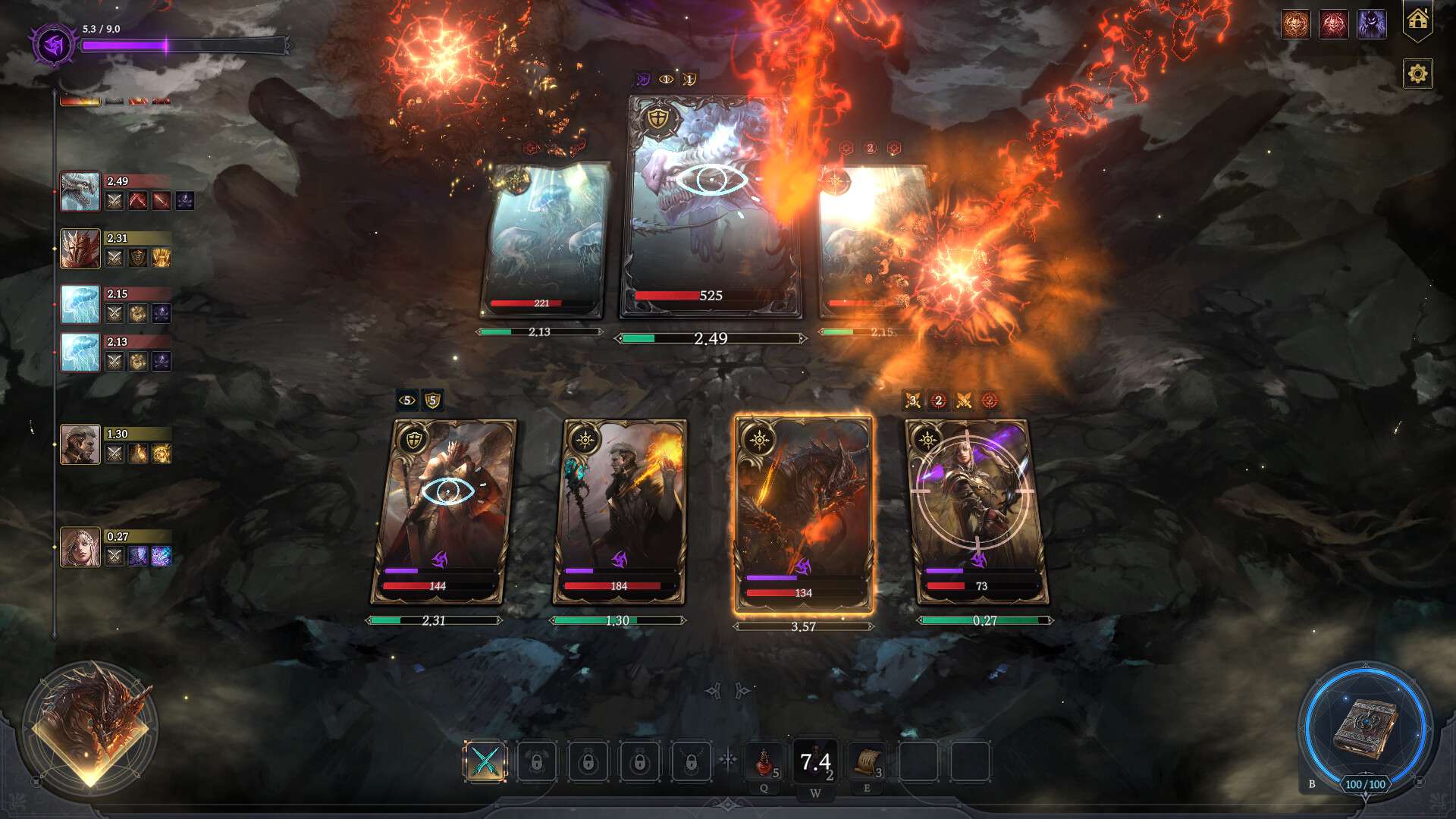Viewport: 1456px width, 819px height.
Task: Open the spellbook in the blue ring
Action: point(1366,726)
